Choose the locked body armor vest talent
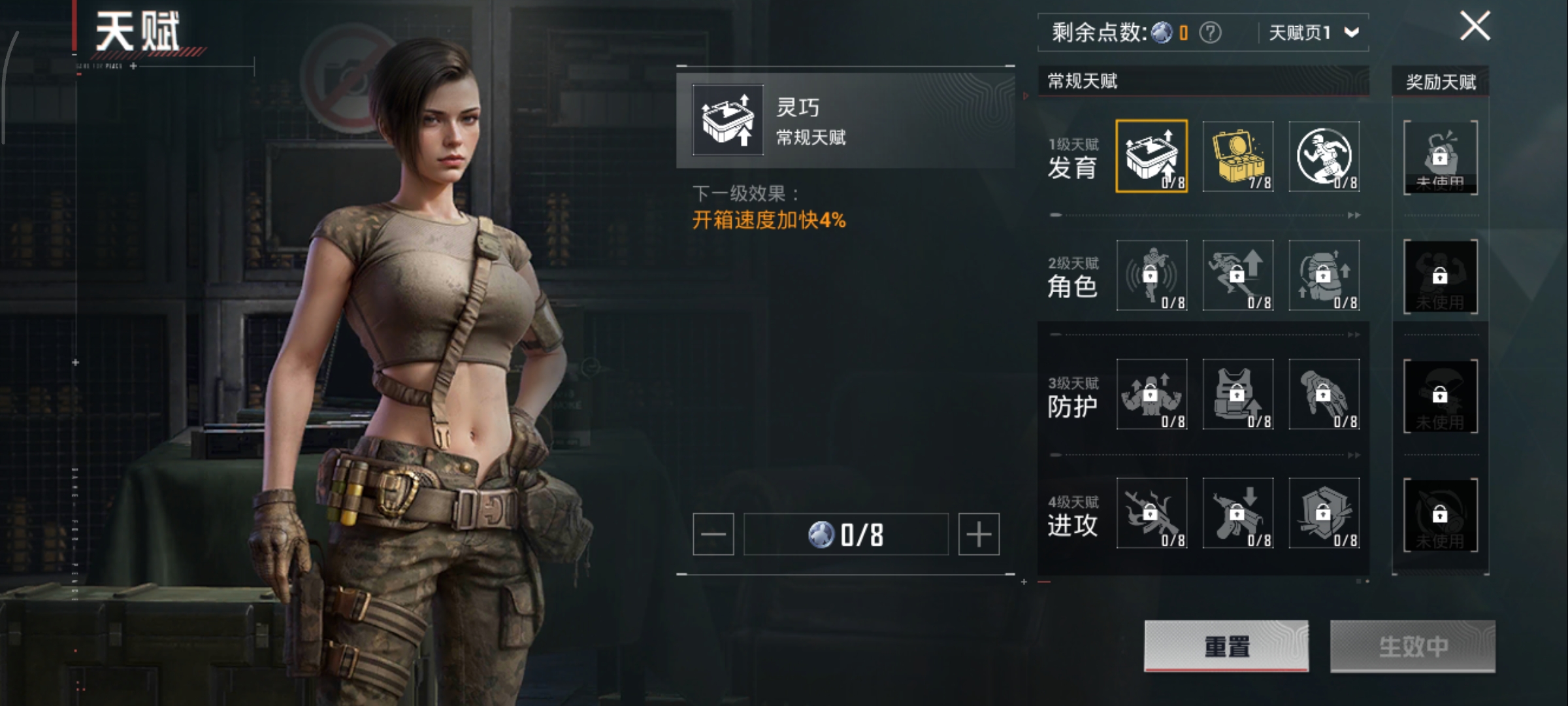1568x706 pixels. pos(1237,394)
